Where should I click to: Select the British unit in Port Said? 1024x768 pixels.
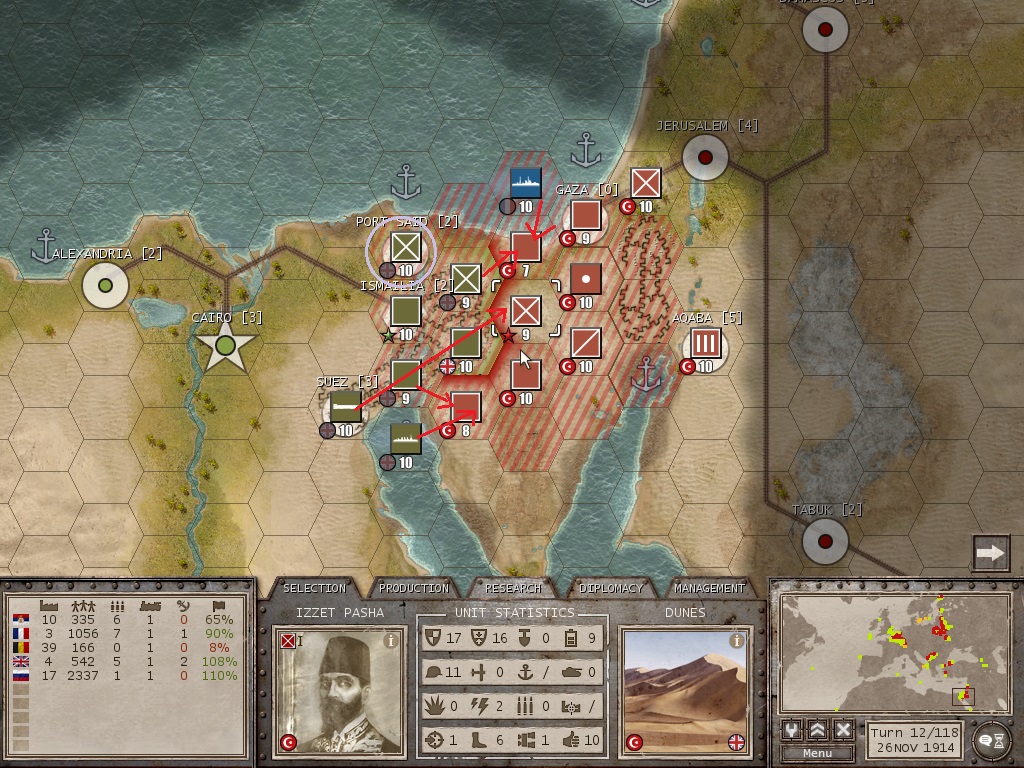pos(405,247)
